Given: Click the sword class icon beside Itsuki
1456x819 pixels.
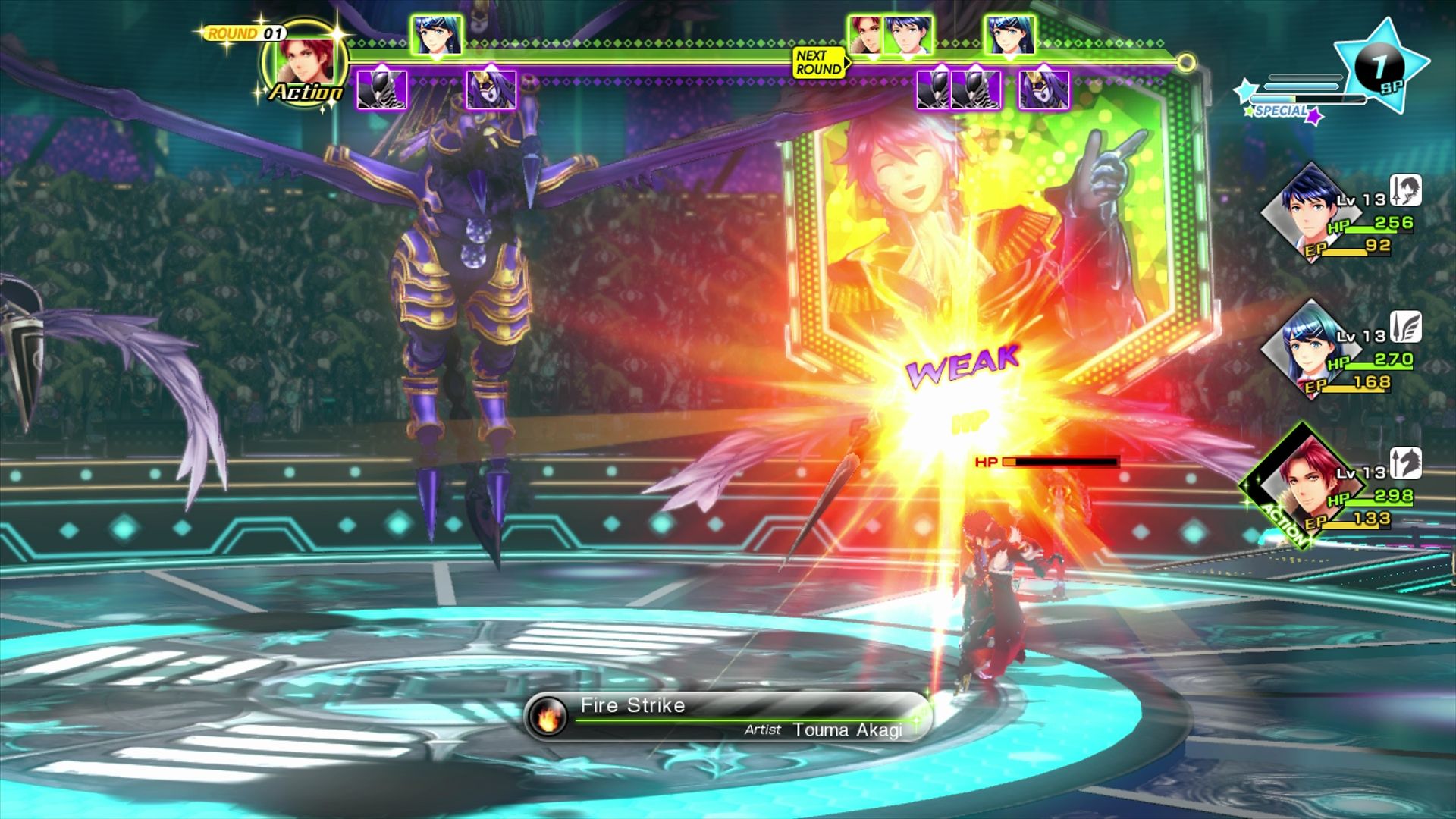Looking at the screenshot, I should click(1405, 190).
